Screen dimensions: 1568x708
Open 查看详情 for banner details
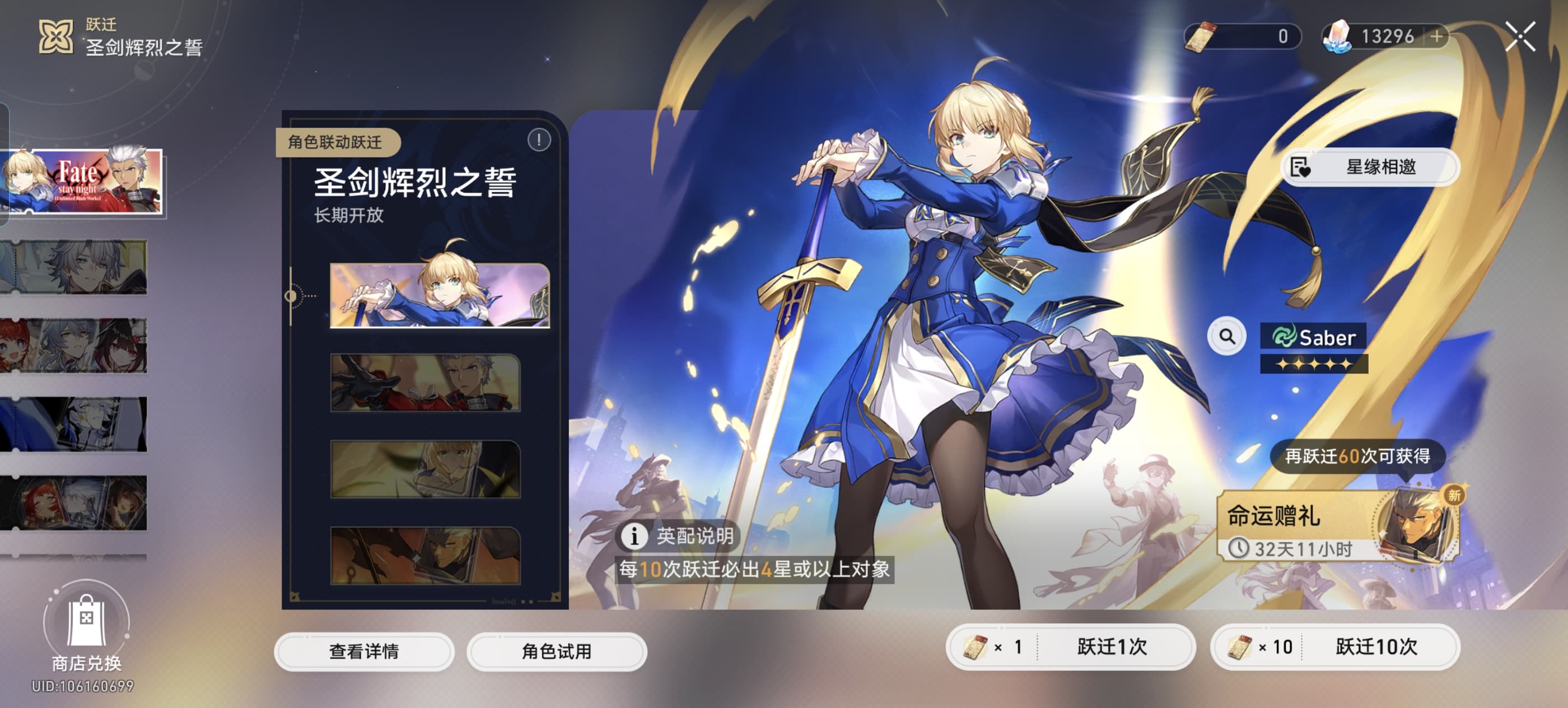tap(363, 651)
